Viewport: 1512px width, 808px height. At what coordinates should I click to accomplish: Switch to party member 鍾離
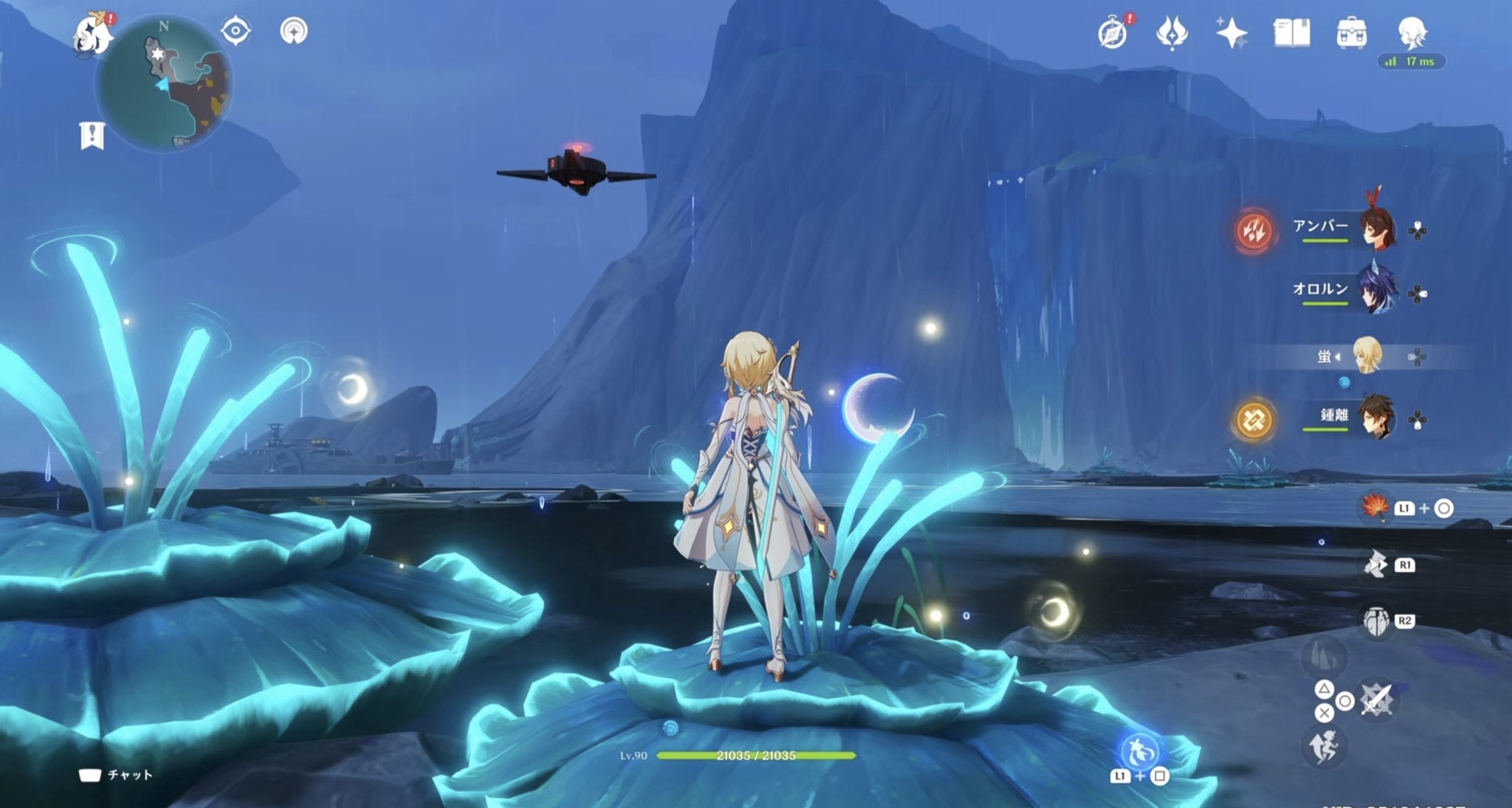click(x=1376, y=418)
